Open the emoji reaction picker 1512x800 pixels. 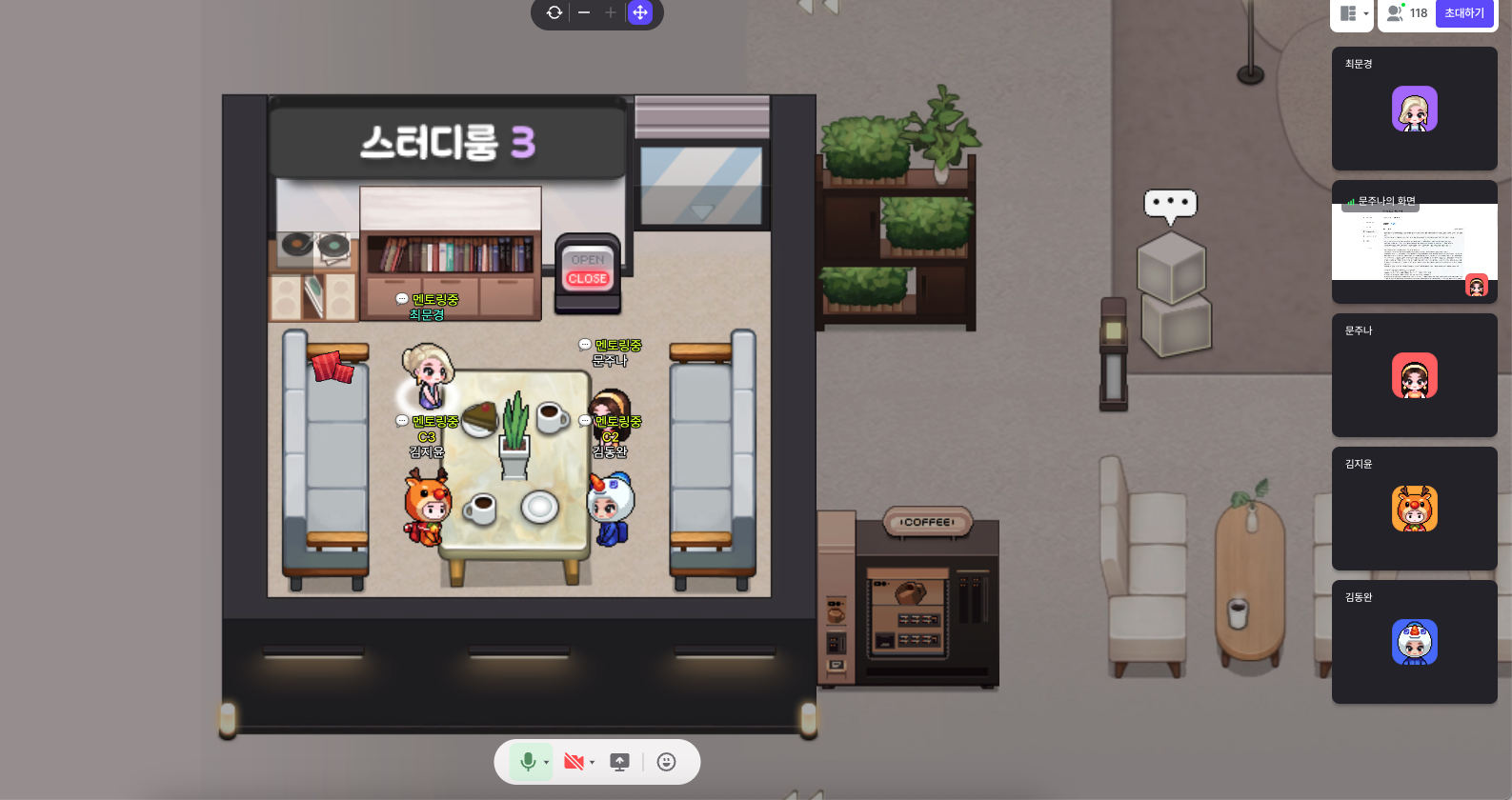pyautogui.click(x=666, y=762)
